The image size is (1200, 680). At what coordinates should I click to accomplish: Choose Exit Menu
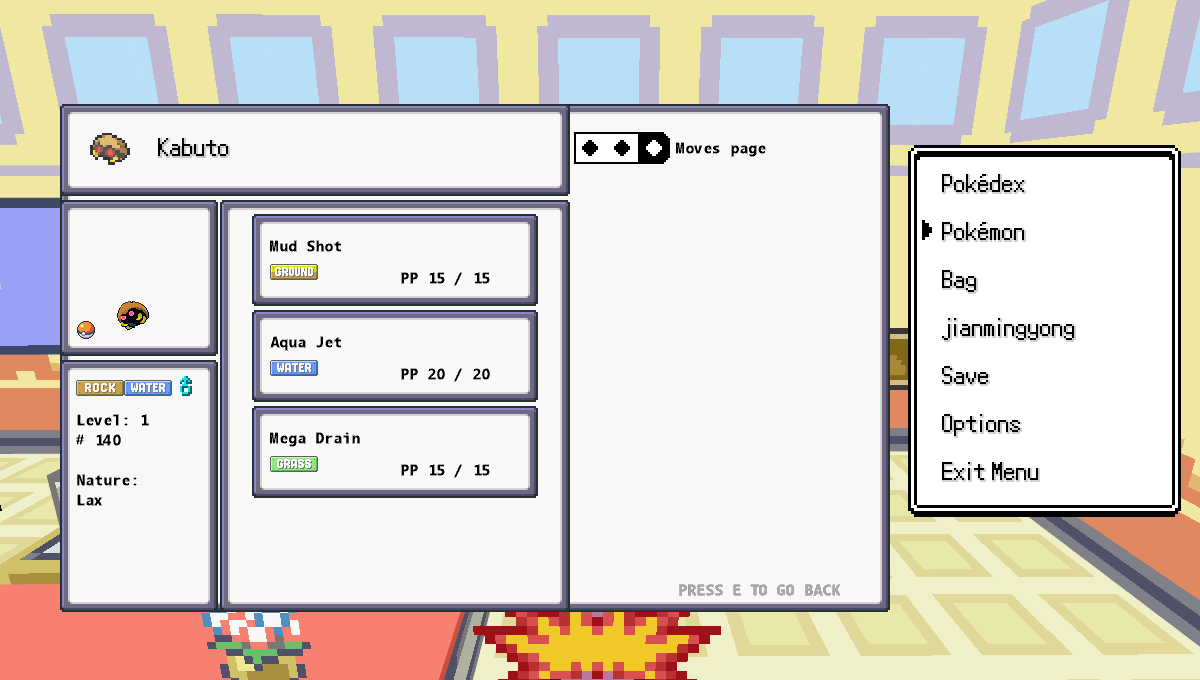click(990, 472)
